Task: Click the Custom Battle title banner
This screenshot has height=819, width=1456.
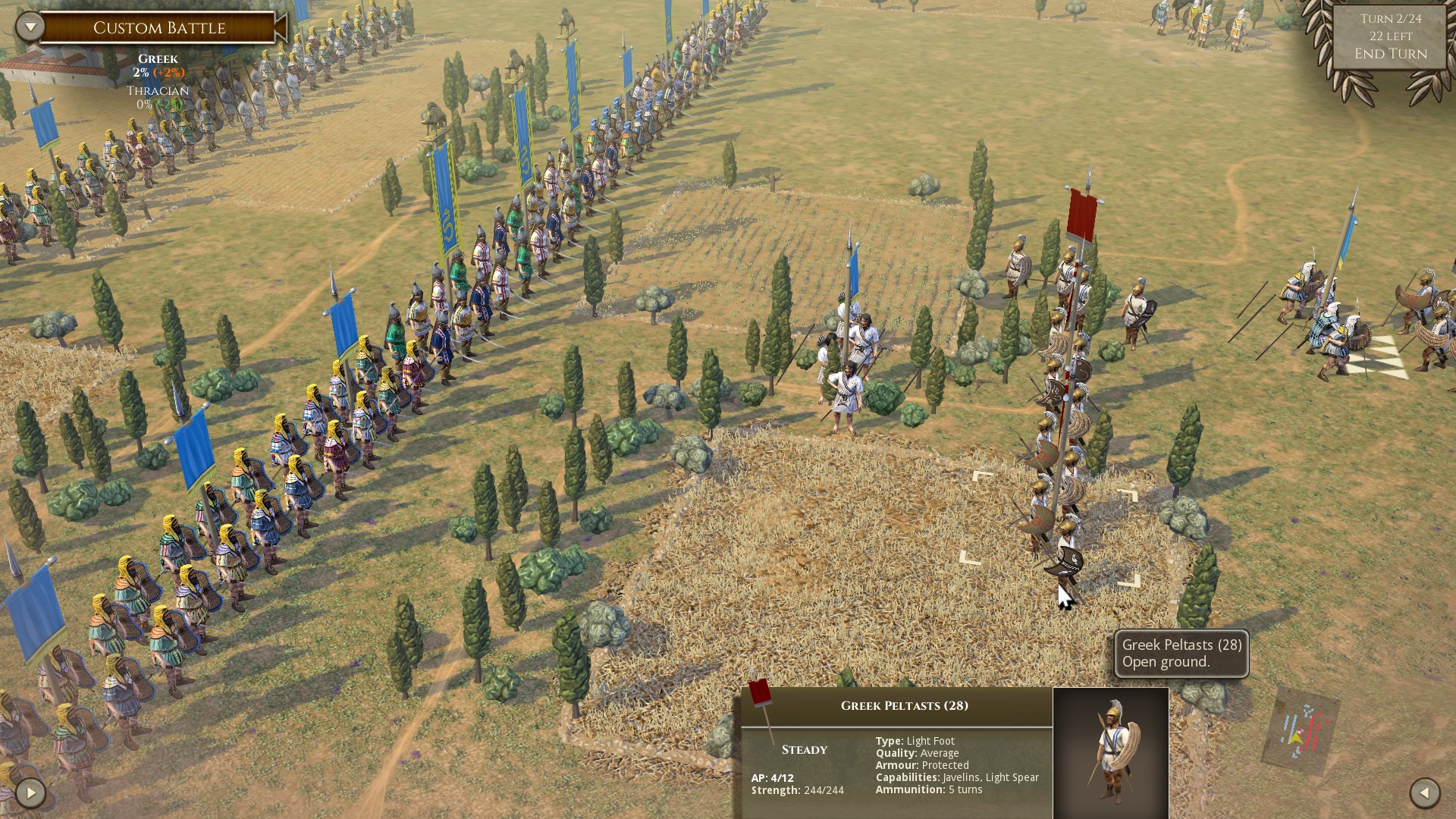Action: coord(159,28)
